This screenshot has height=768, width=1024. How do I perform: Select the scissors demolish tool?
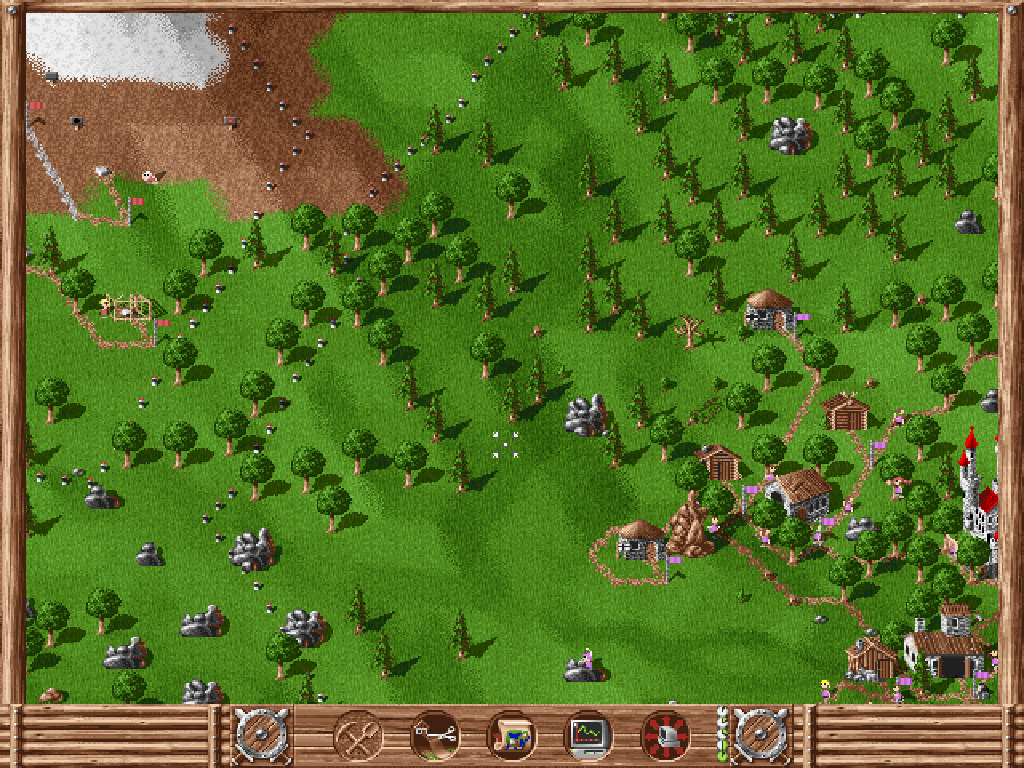pyautogui.click(x=435, y=736)
